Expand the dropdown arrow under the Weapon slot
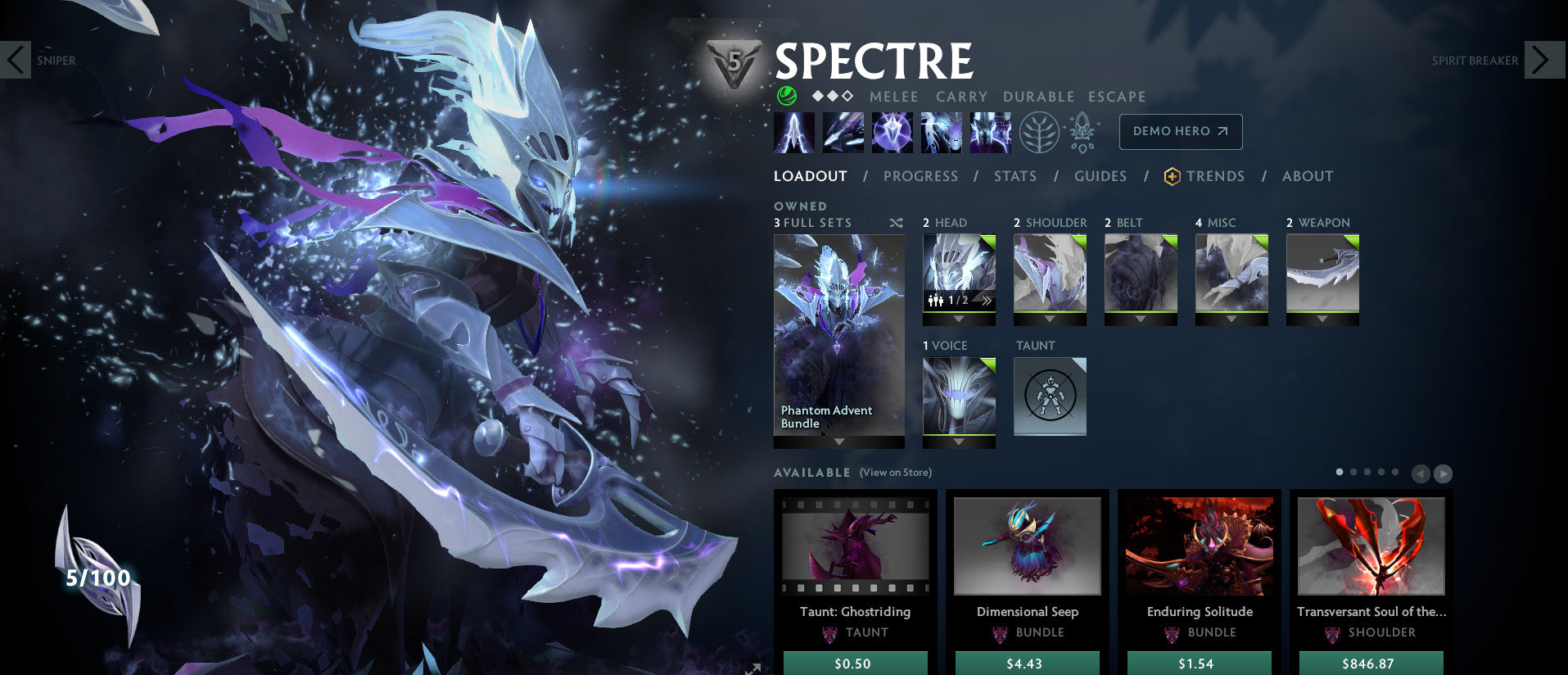 click(x=1322, y=318)
